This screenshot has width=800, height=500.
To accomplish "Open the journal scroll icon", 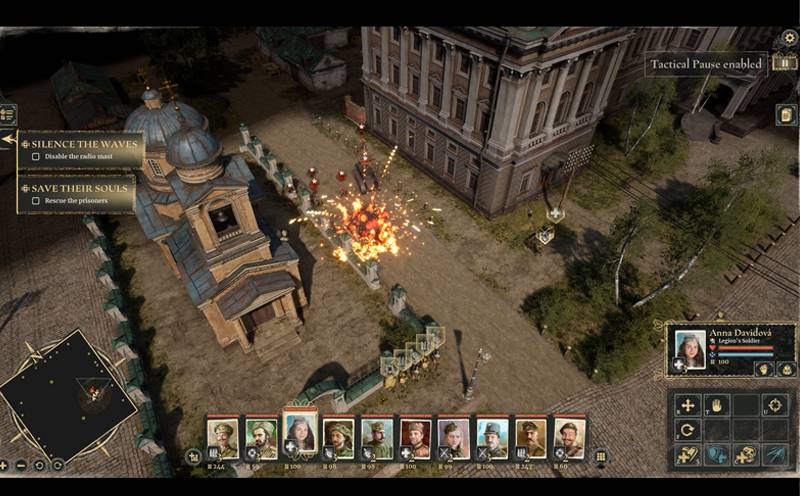I will pyautogui.click(x=787, y=114).
